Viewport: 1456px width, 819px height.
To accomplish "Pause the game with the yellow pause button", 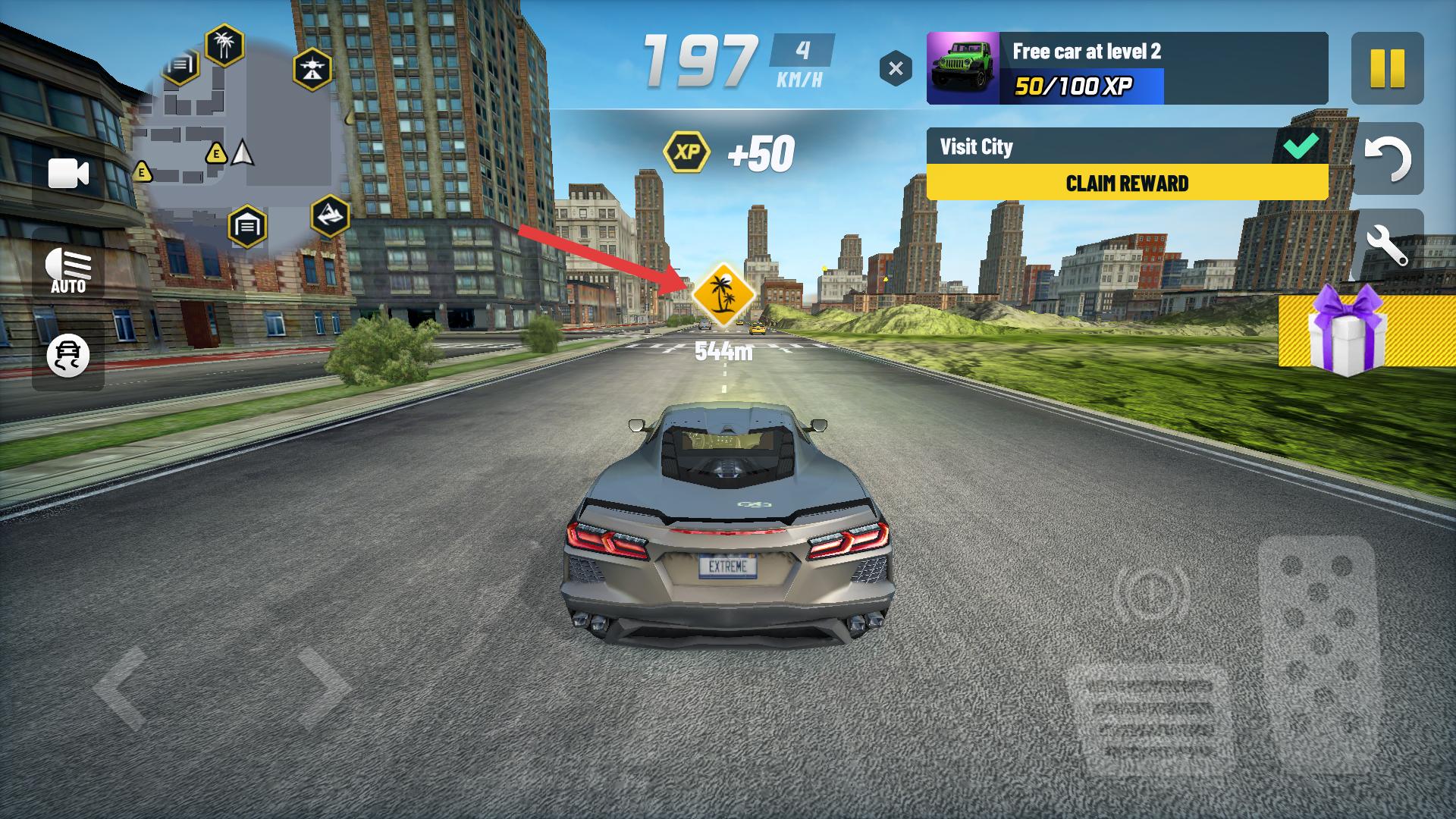I will 1387,68.
